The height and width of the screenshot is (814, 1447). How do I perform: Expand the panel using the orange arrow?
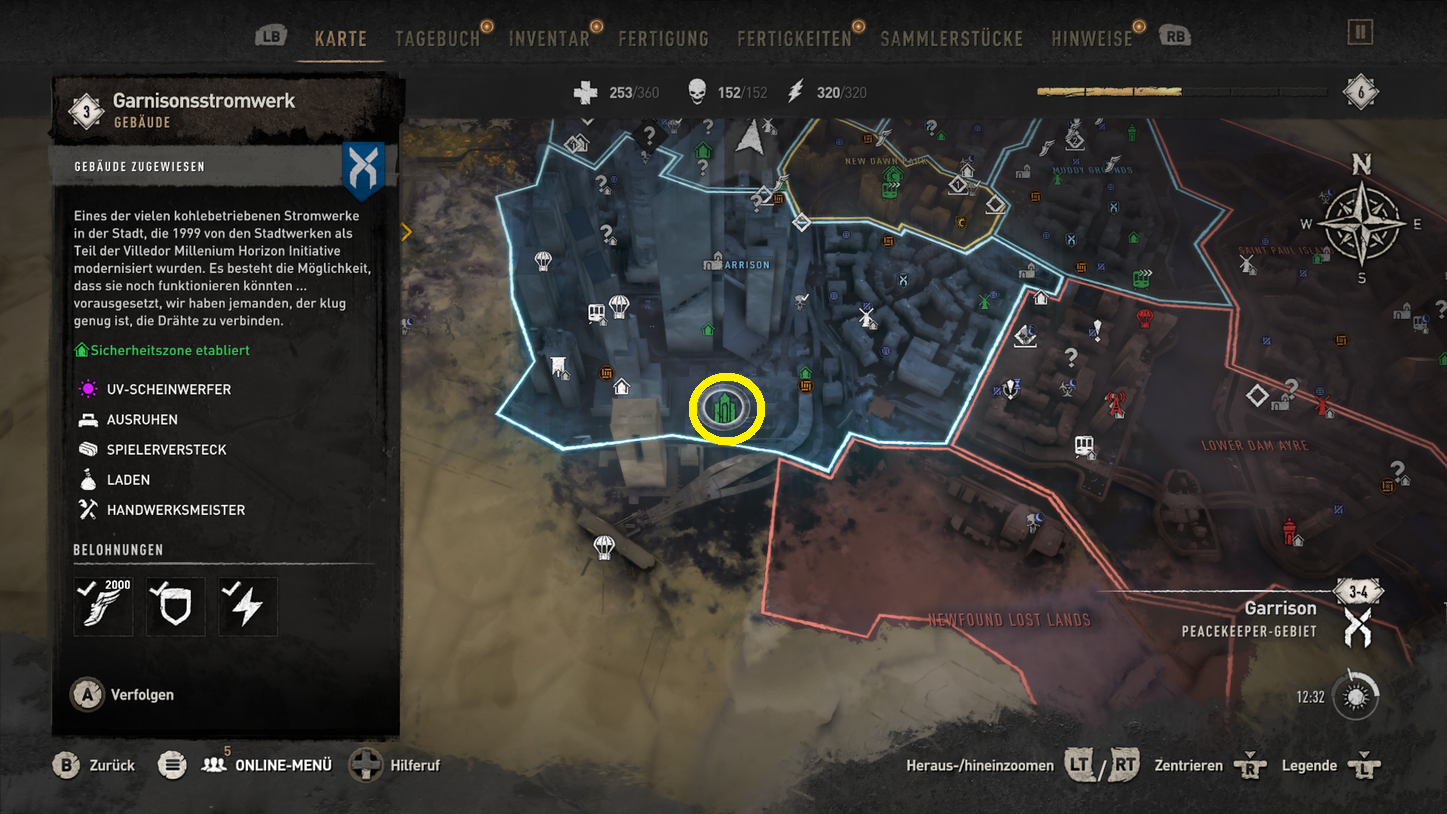coord(407,231)
